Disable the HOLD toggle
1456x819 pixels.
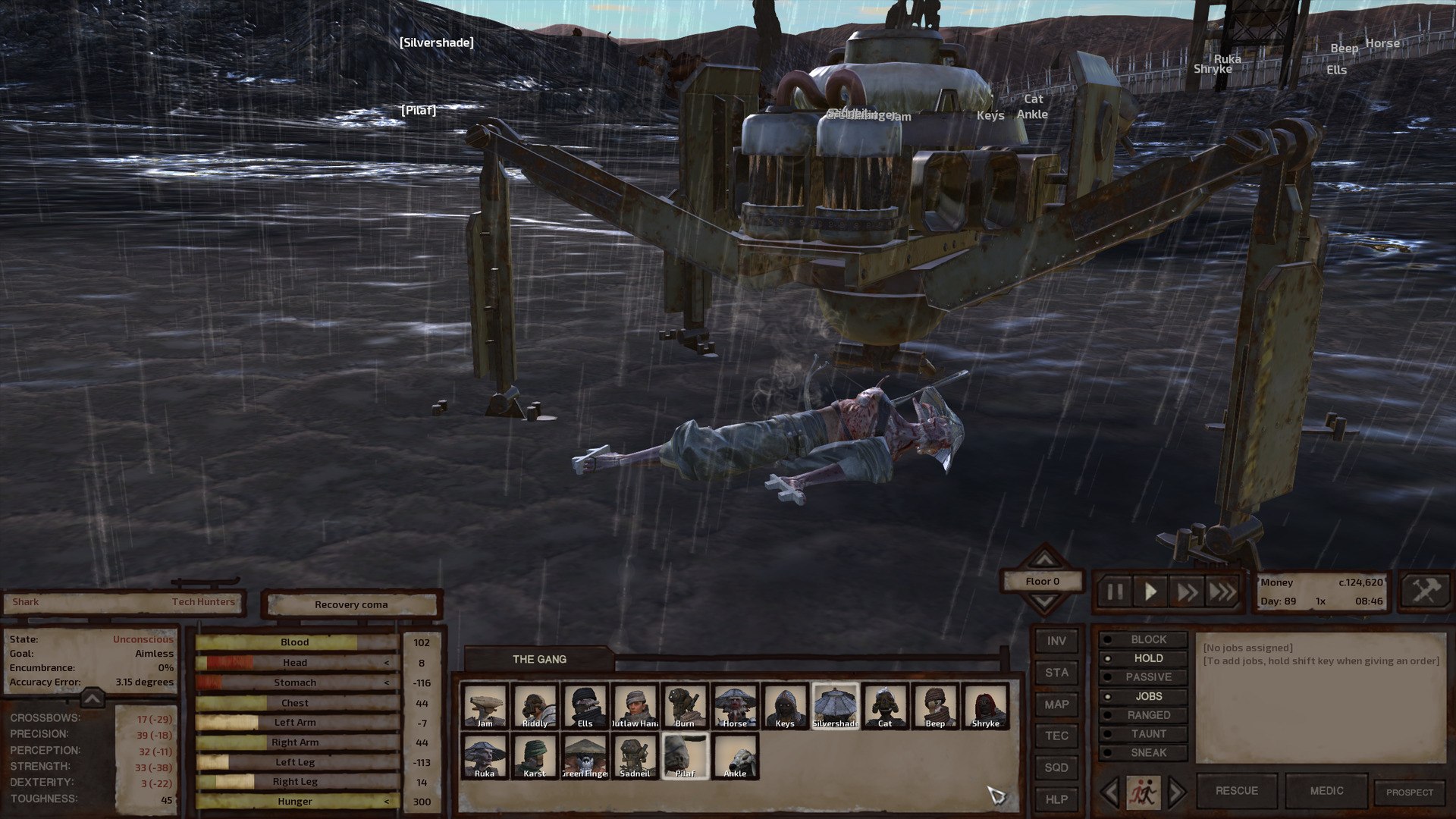1147,658
